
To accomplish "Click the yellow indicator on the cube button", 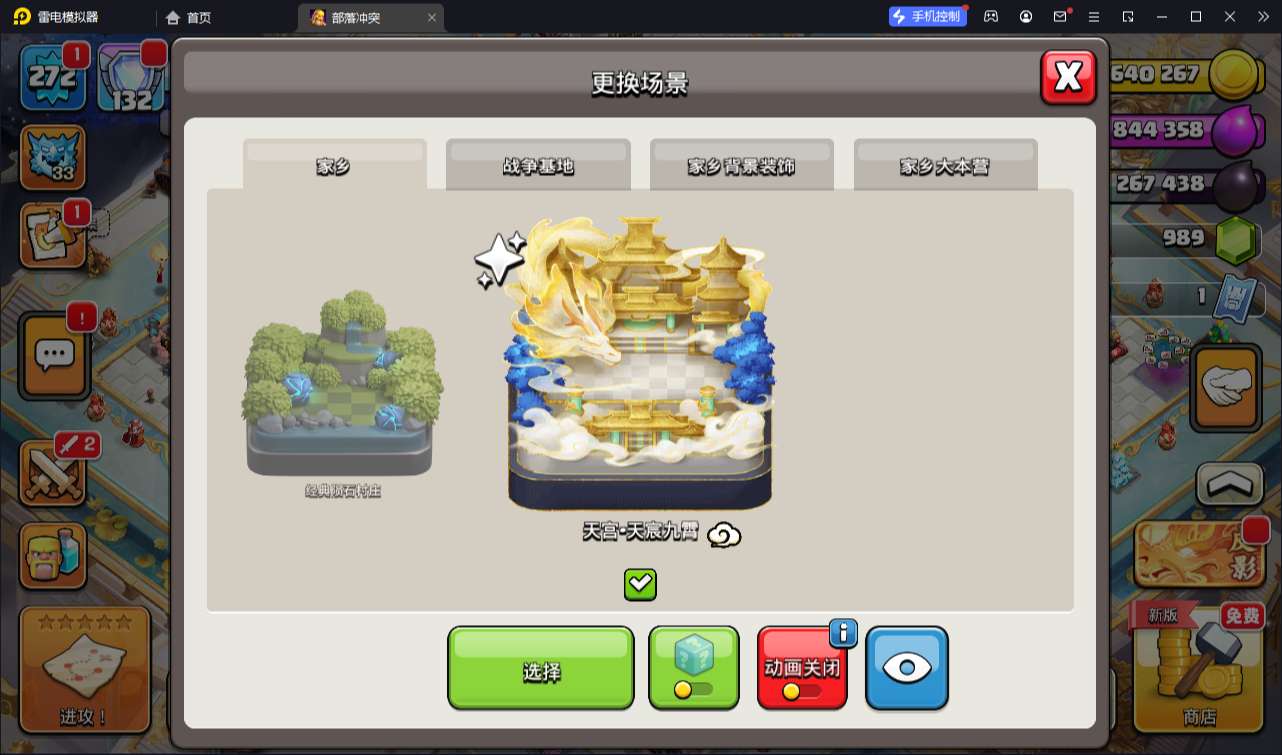I will pyautogui.click(x=681, y=689).
